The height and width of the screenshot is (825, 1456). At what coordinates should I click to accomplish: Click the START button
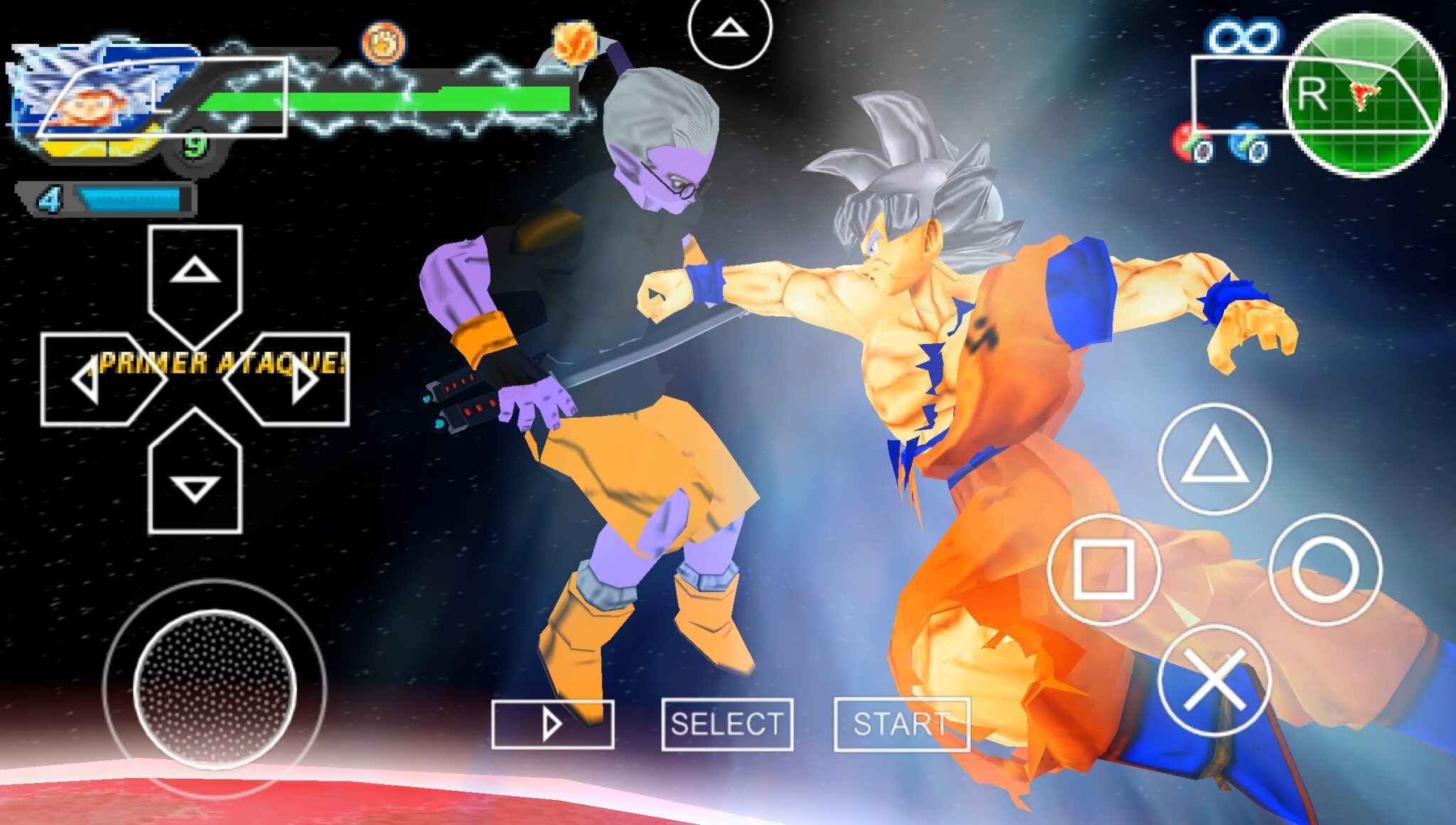point(901,724)
